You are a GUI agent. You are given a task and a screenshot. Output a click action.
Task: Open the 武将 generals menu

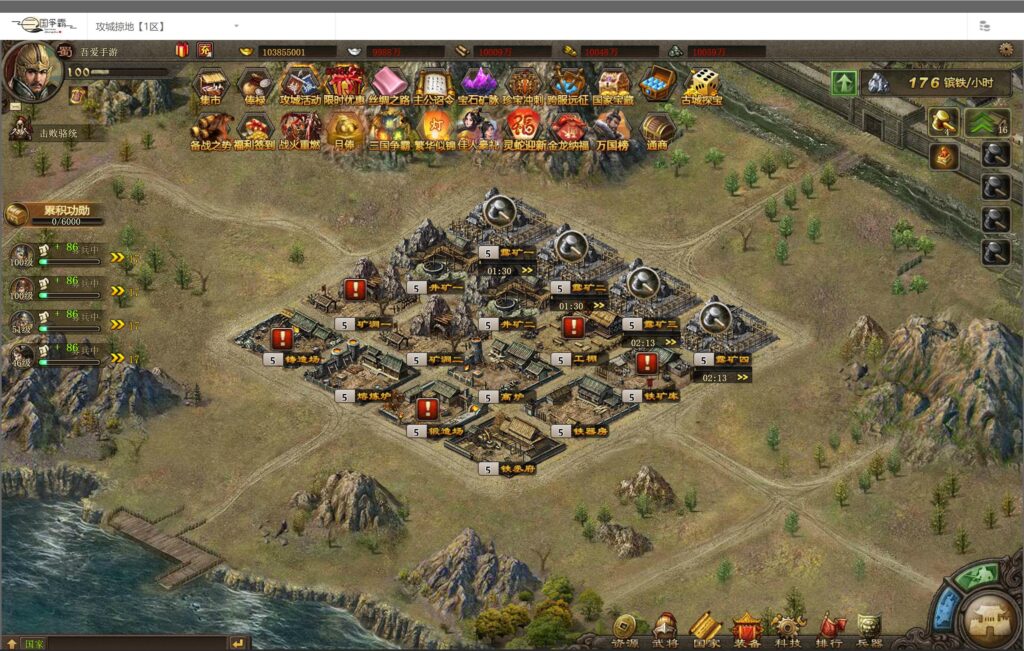click(x=665, y=629)
